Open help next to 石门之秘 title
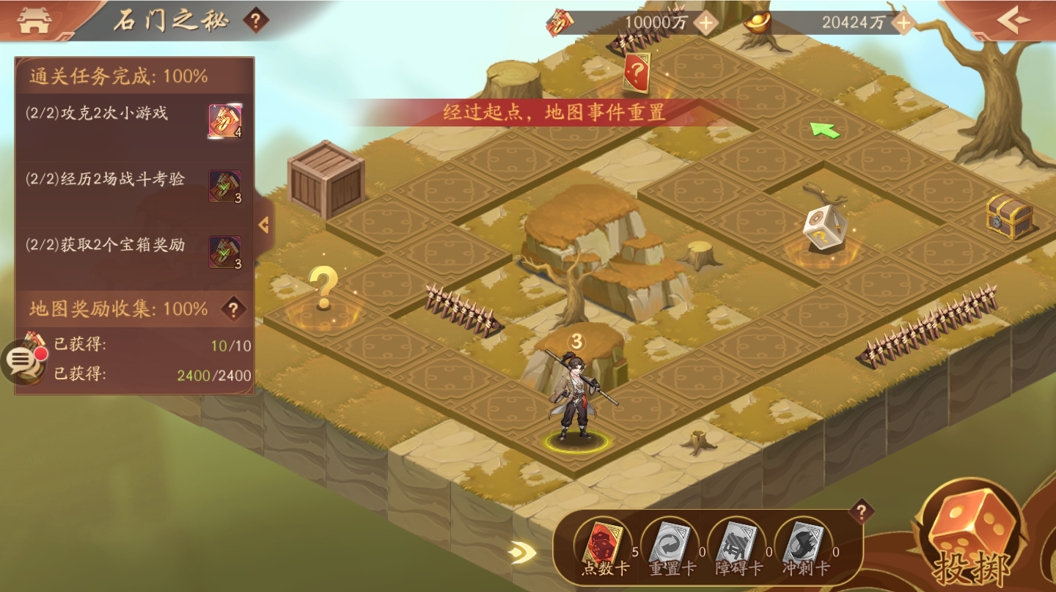 (x=256, y=20)
